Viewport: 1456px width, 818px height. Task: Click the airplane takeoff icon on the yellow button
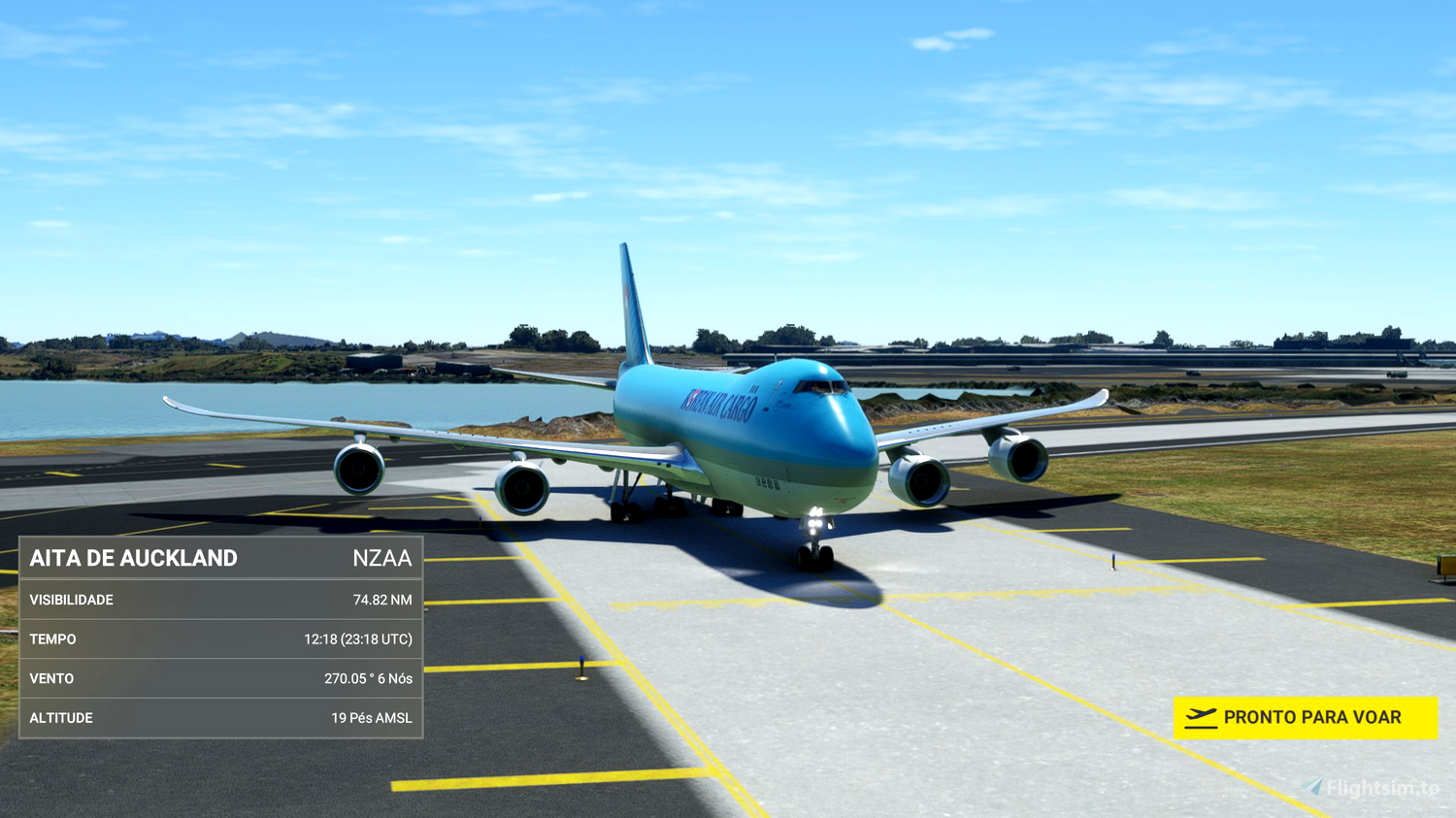1202,716
